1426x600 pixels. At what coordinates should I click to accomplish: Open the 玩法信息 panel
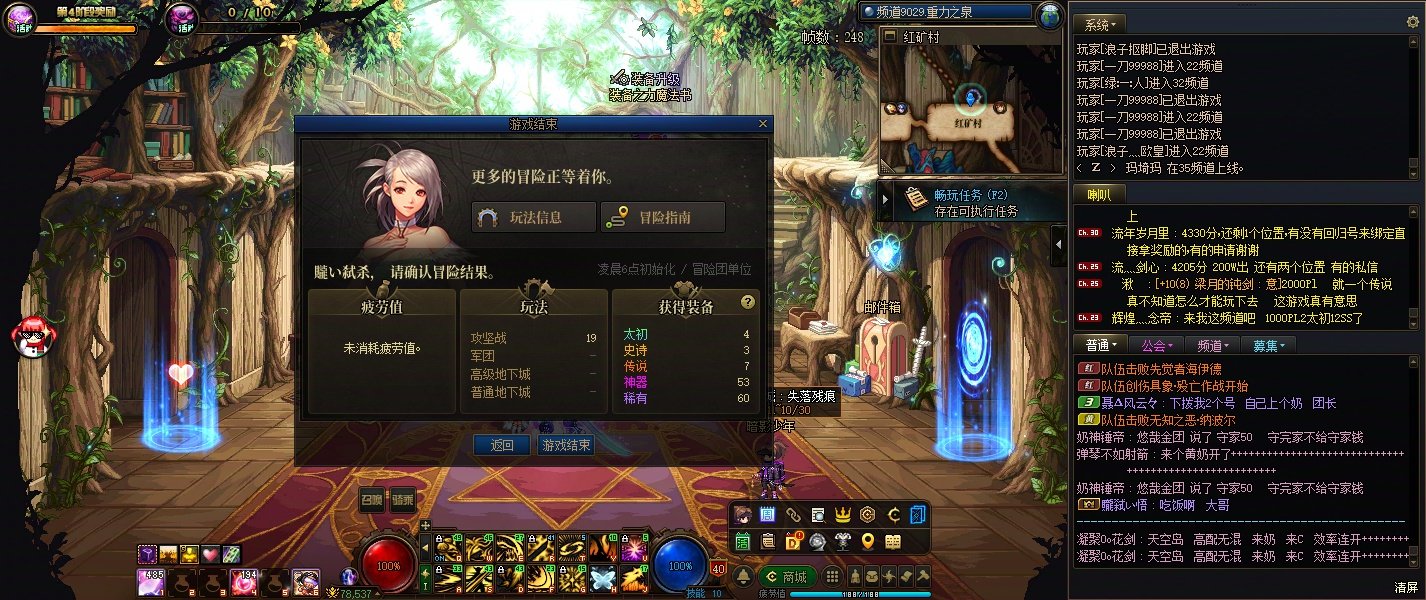(x=534, y=217)
